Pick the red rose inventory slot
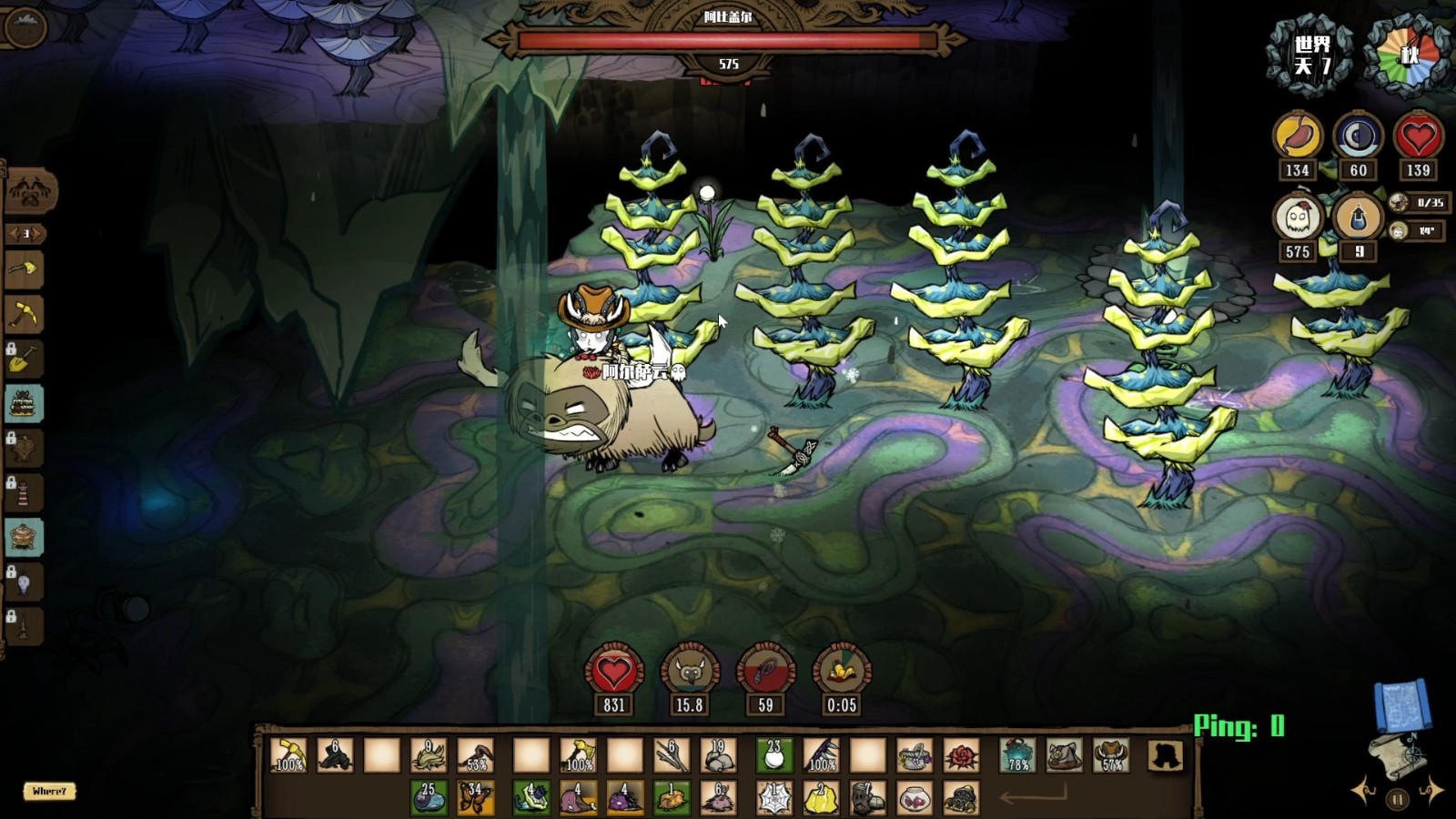 click(961, 755)
